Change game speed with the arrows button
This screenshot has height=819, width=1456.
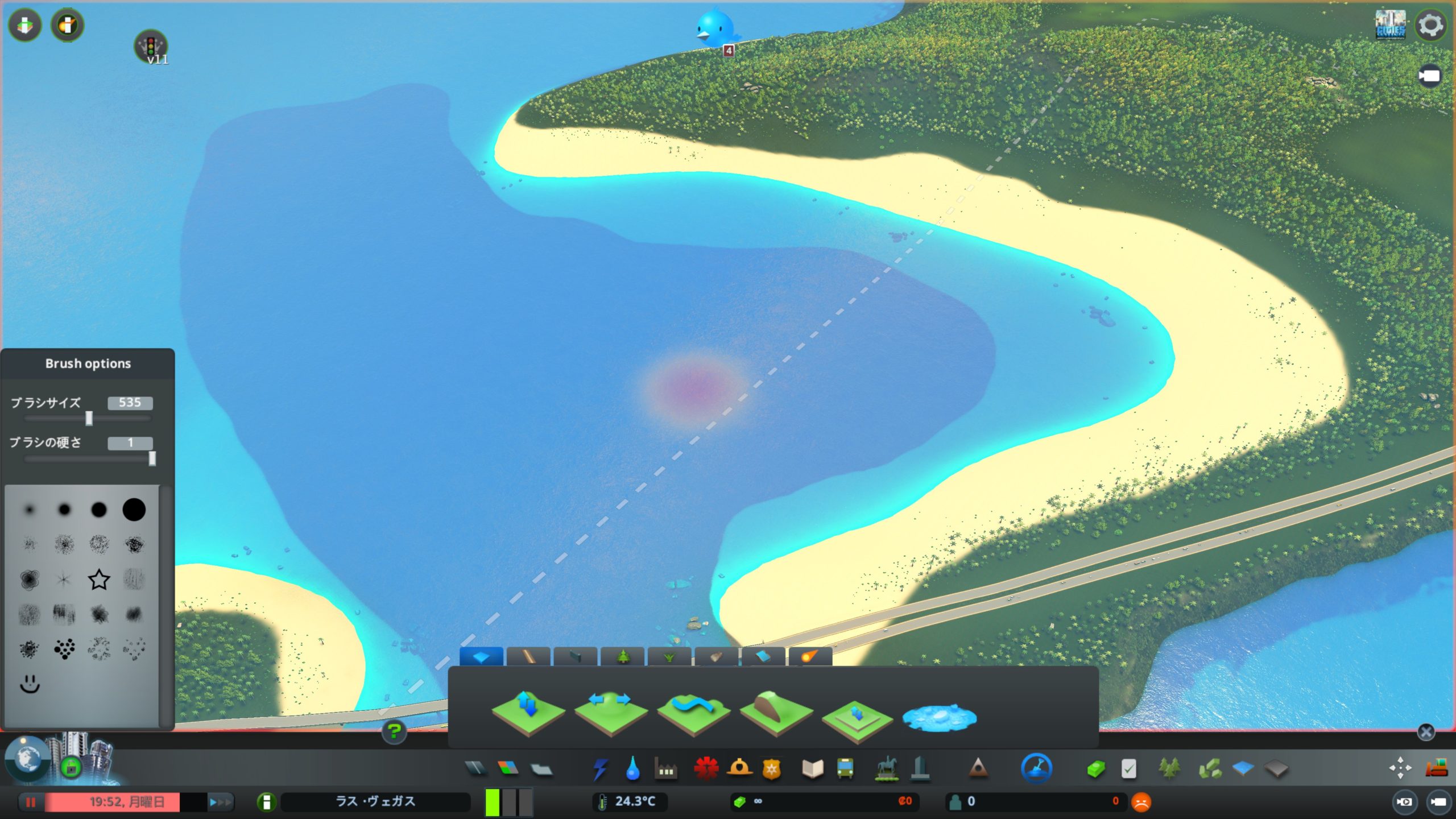pyautogui.click(x=220, y=802)
